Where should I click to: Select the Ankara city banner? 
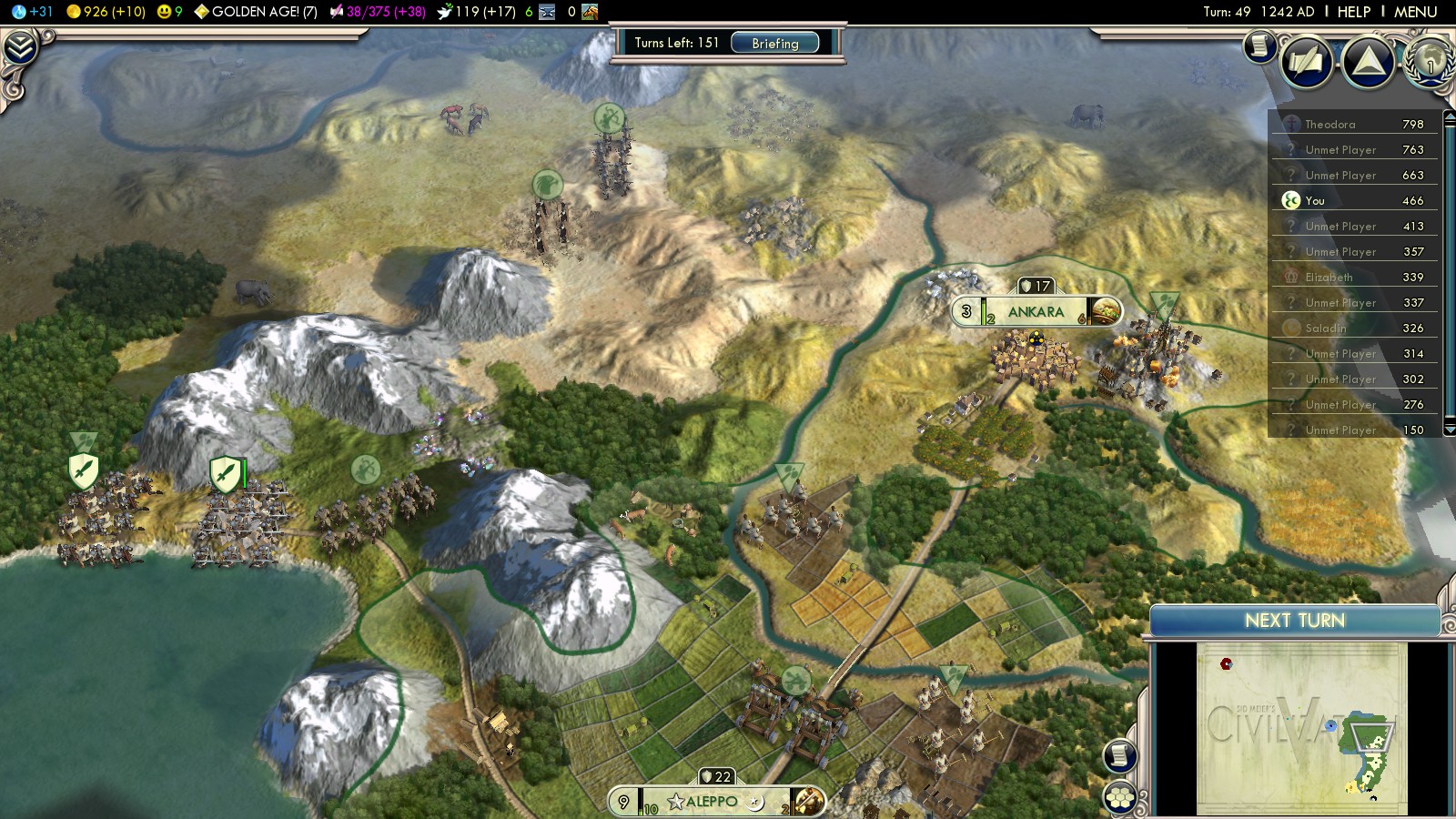pos(1036,312)
